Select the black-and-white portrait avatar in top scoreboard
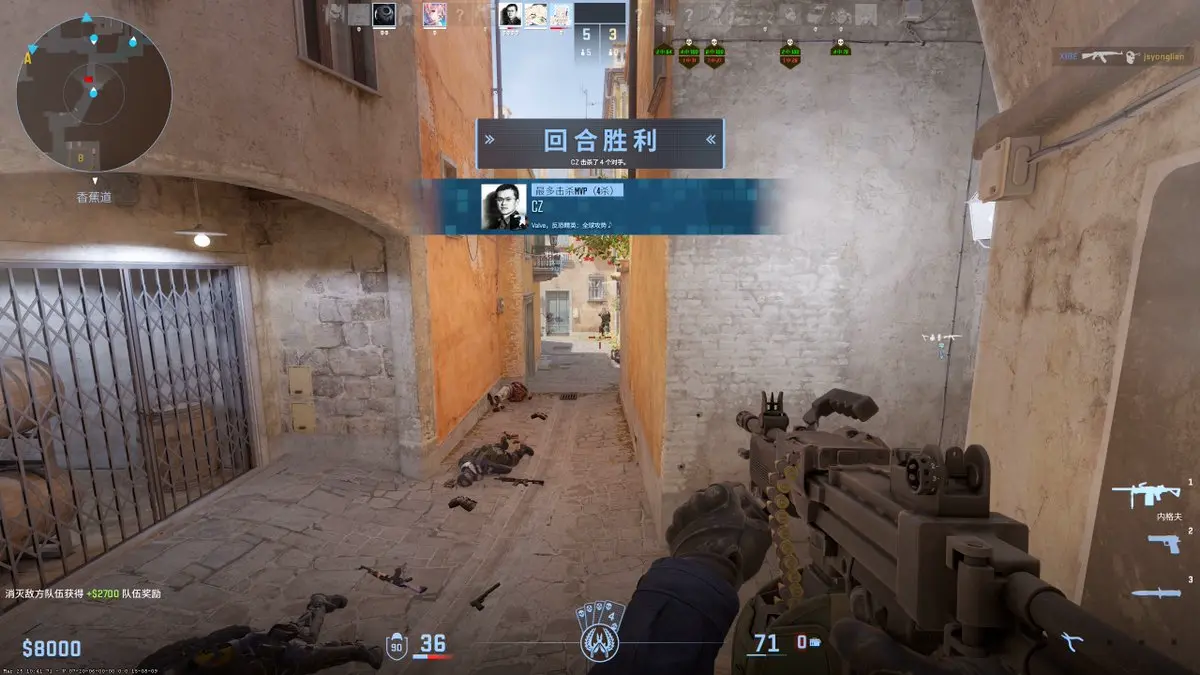Viewport: 1200px width, 675px height. coord(511,15)
